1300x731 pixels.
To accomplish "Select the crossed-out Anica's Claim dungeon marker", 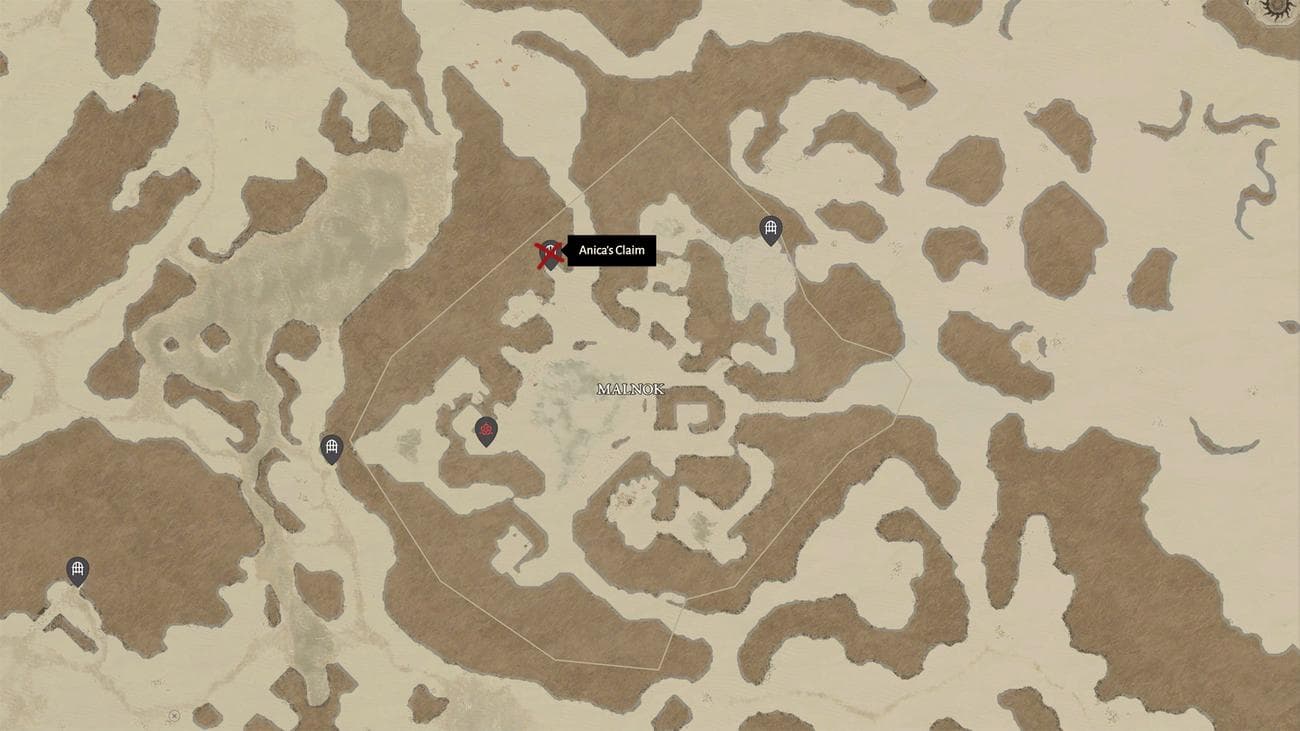I will [549, 254].
